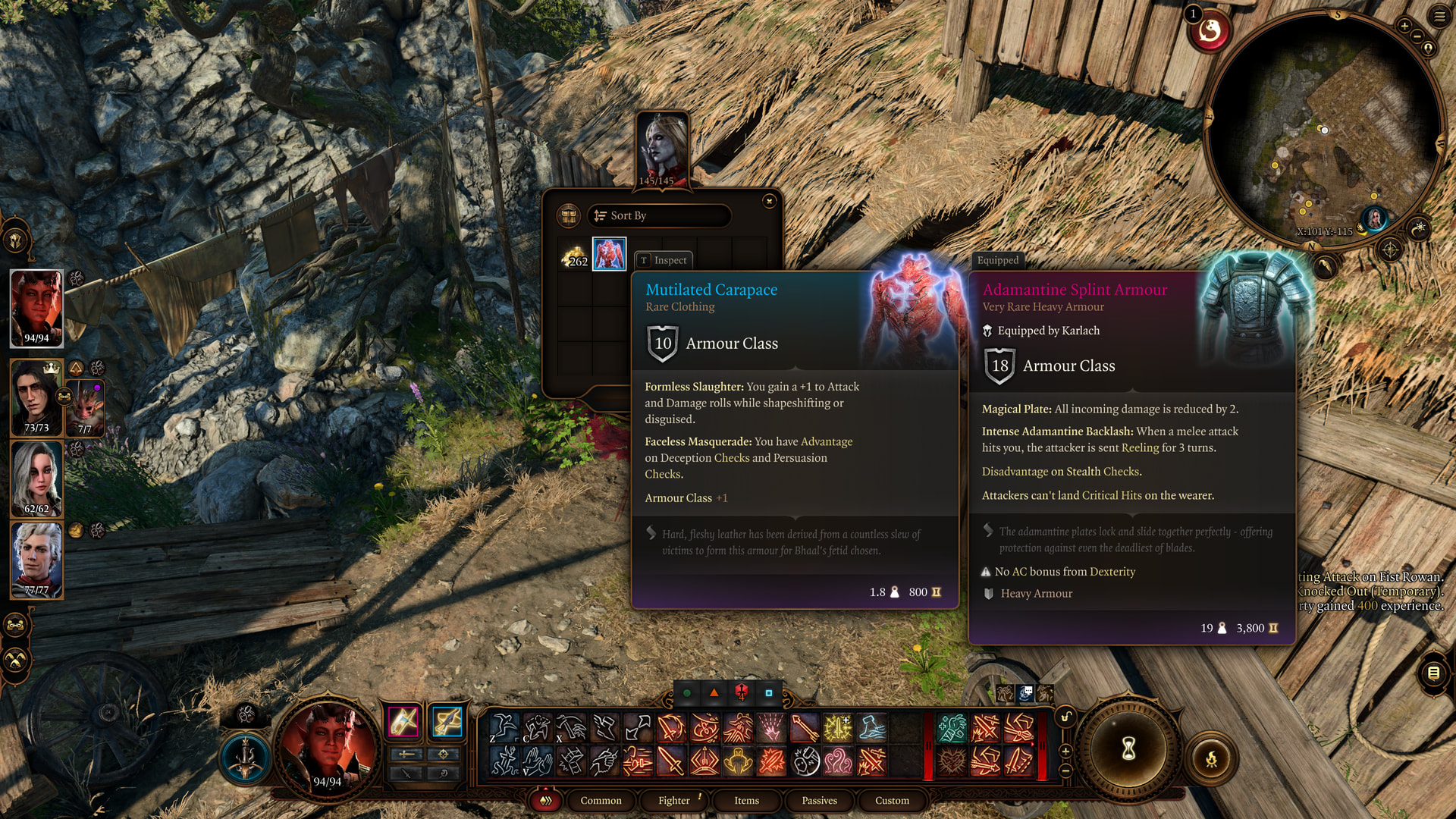
Task: Select Karlach's red party portrait
Action: click(36, 307)
